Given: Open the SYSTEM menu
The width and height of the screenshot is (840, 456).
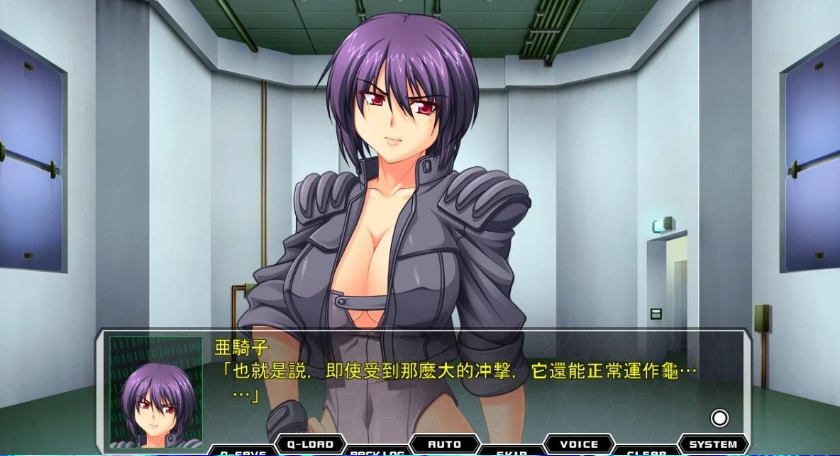Looking at the screenshot, I should click(x=713, y=443).
